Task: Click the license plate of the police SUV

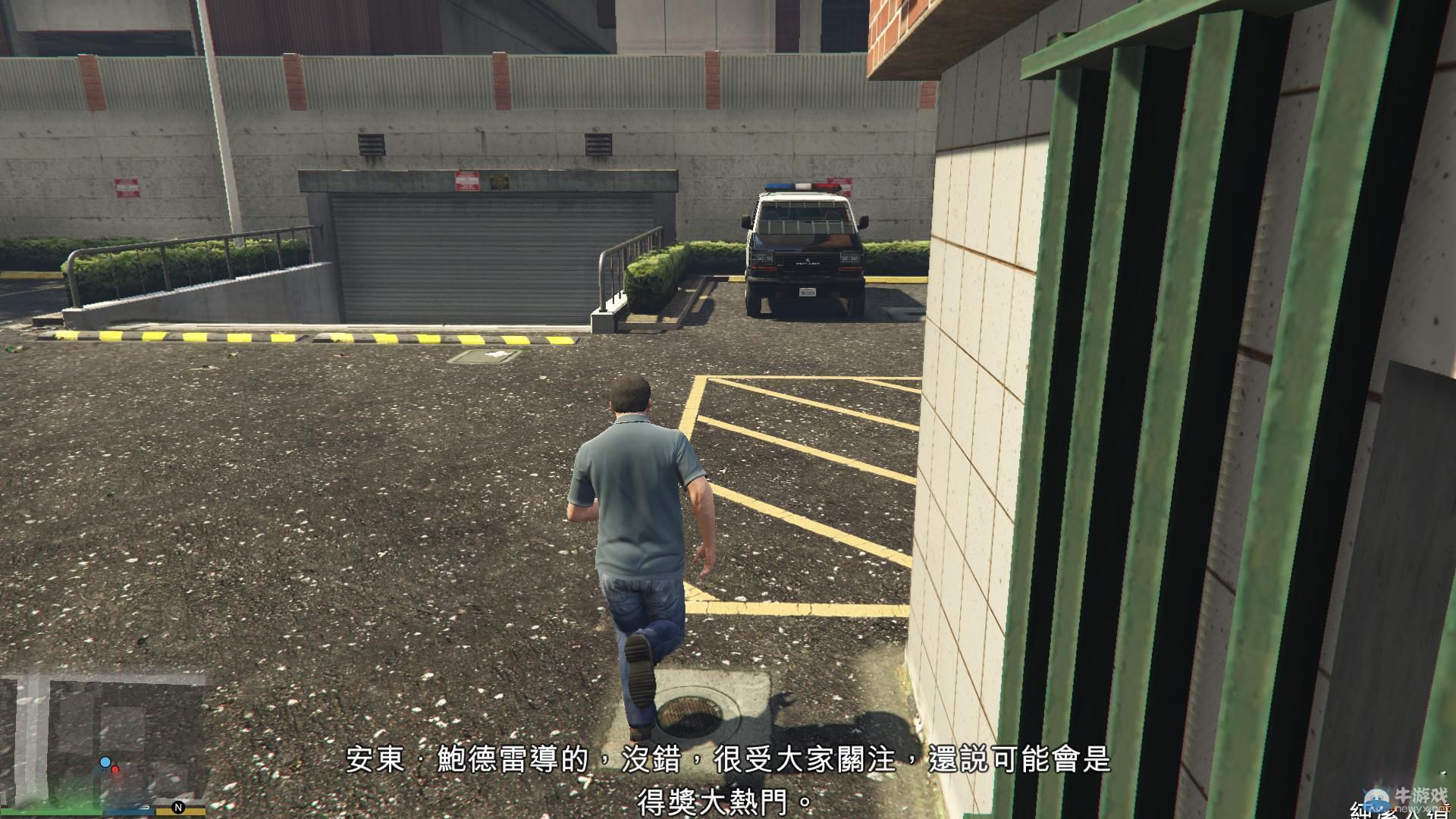Action: coord(808,292)
